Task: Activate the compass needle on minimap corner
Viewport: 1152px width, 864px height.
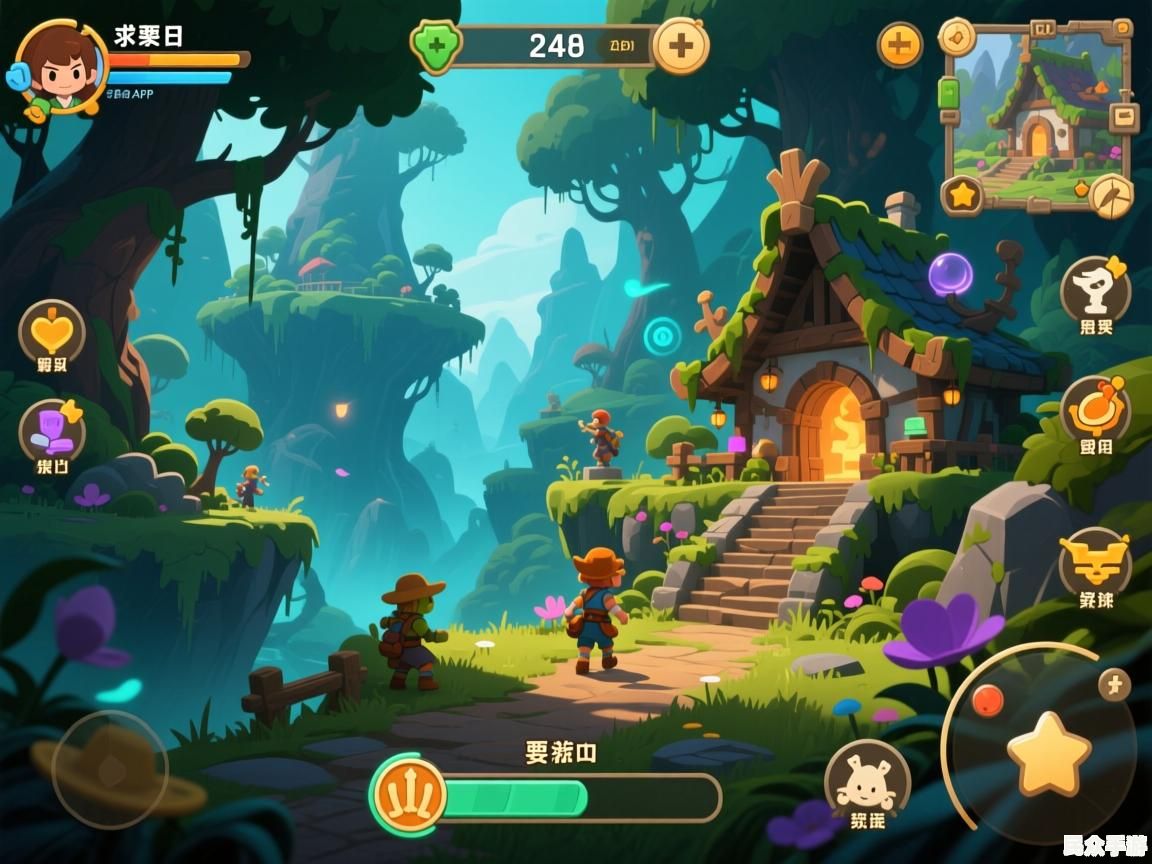Action: coord(1111,194)
